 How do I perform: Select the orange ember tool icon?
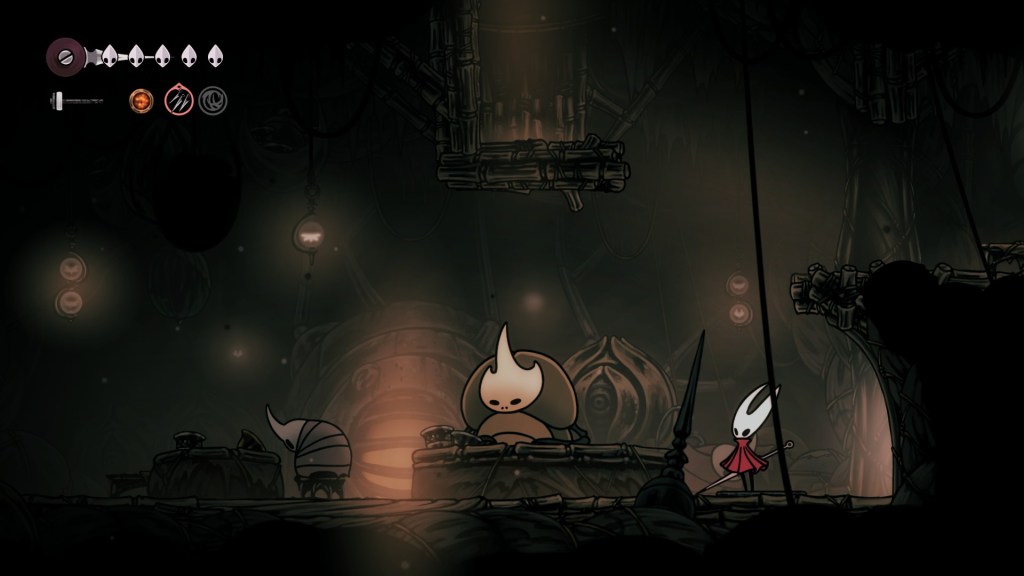click(142, 100)
